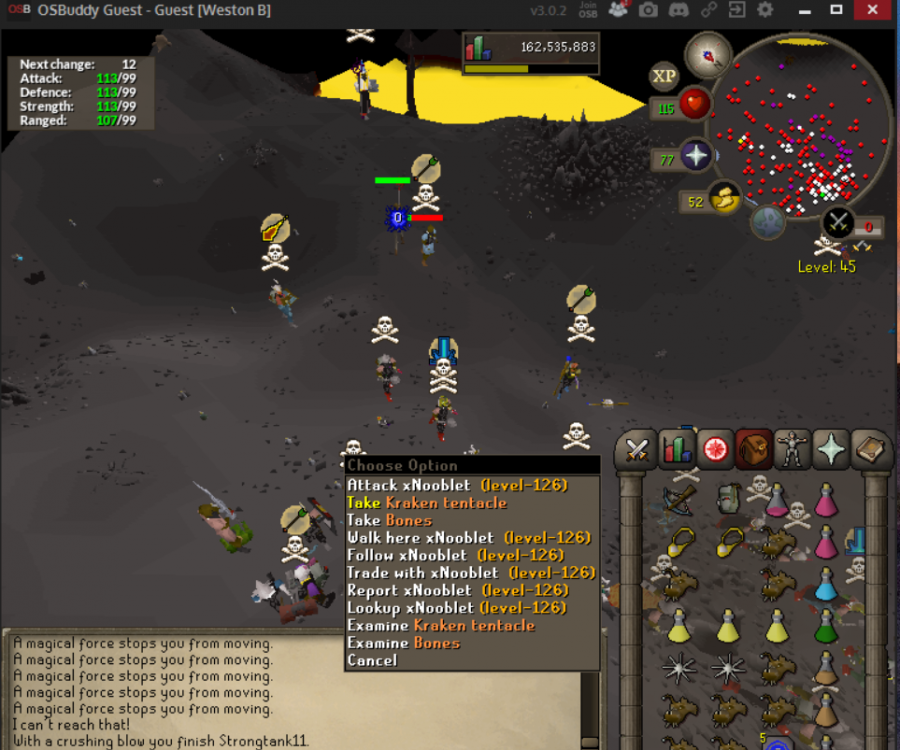The height and width of the screenshot is (750, 900).
Task: Show the Worn Equipment tab
Action: coord(791,451)
